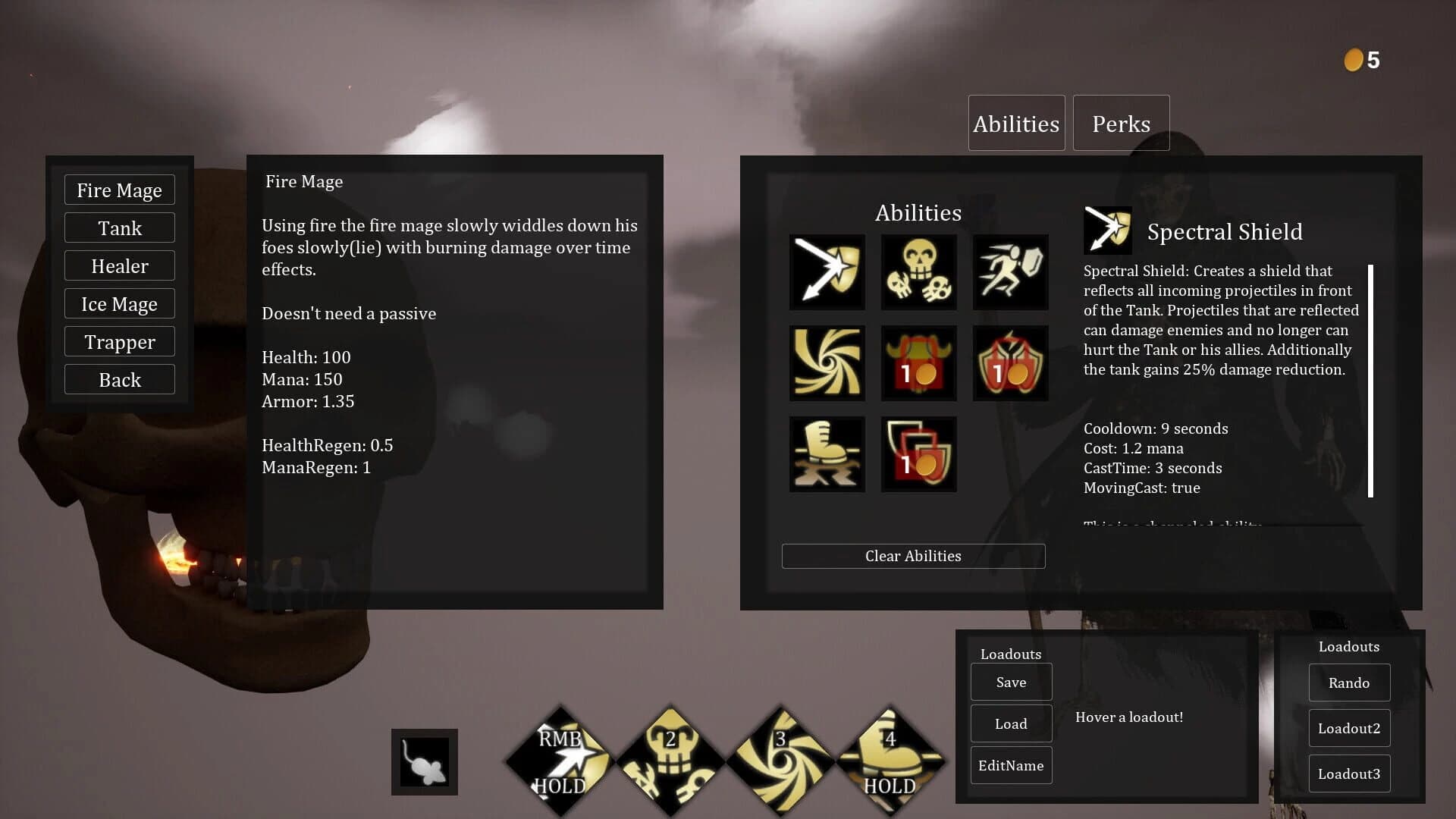
Task: Select the ice-skate boot ability icon
Action: tap(827, 453)
